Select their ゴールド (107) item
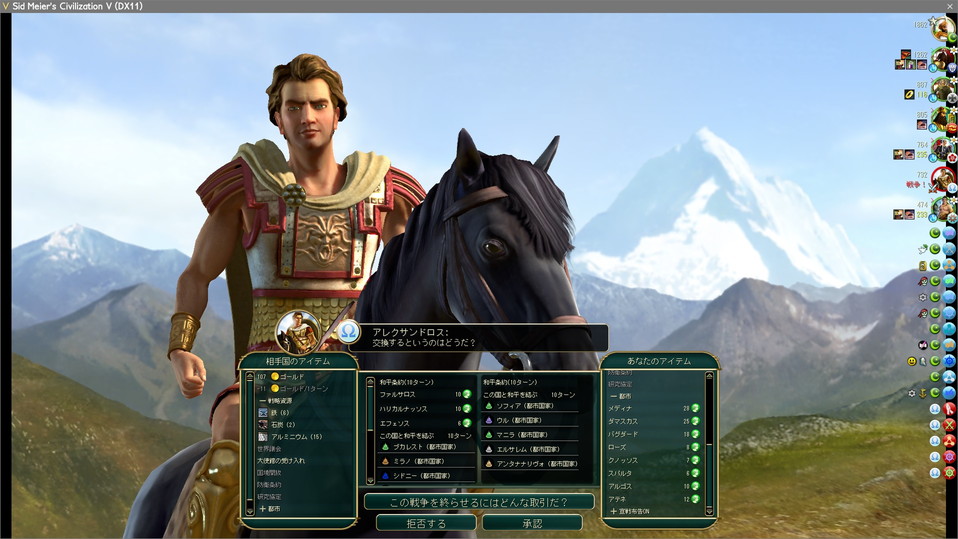 [292, 376]
